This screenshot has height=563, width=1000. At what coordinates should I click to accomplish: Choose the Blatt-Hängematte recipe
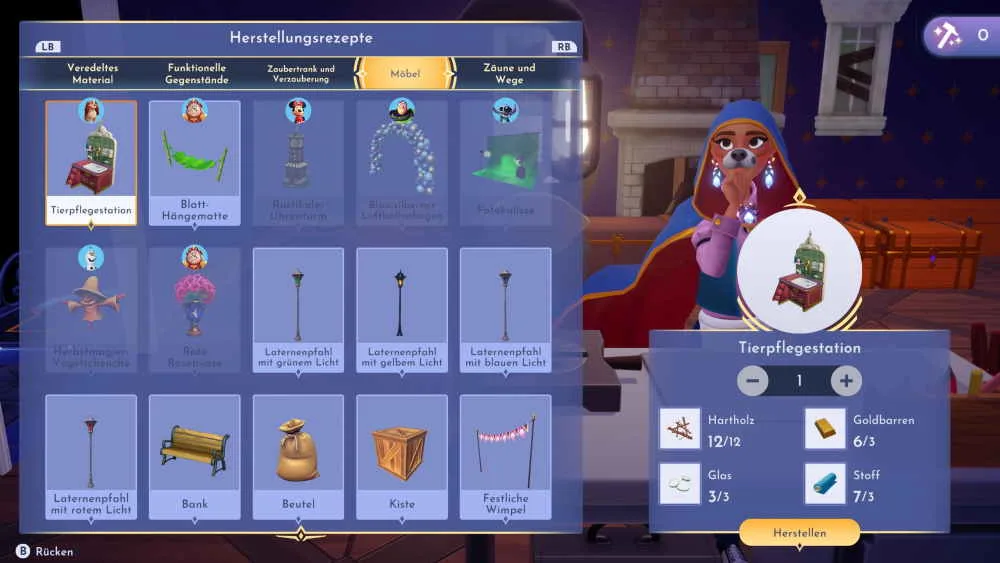195,162
